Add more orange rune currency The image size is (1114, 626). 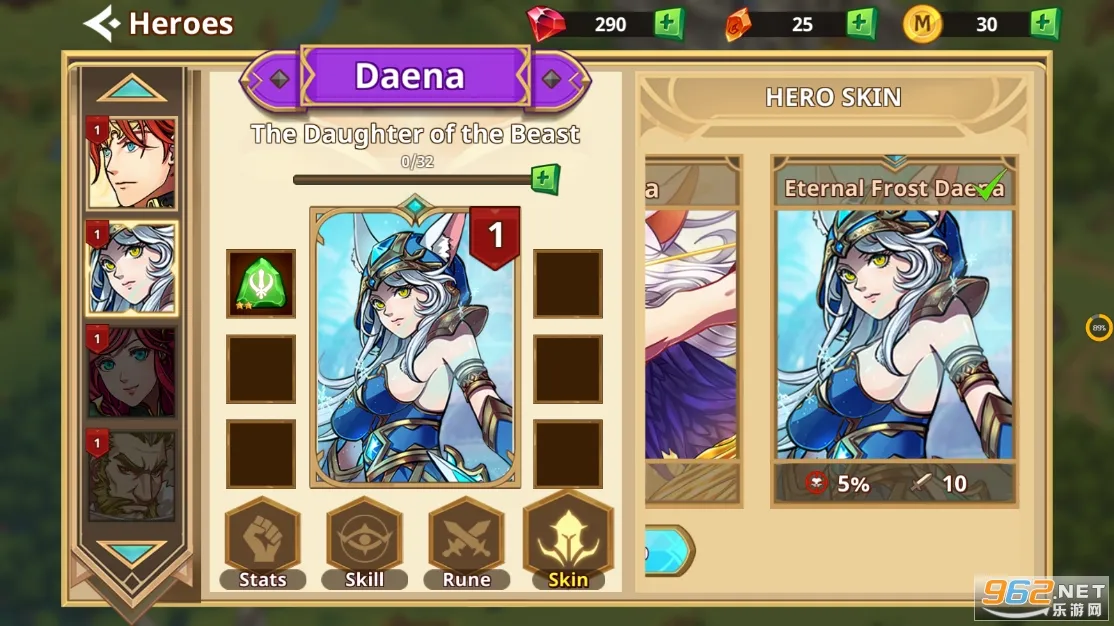[861, 24]
